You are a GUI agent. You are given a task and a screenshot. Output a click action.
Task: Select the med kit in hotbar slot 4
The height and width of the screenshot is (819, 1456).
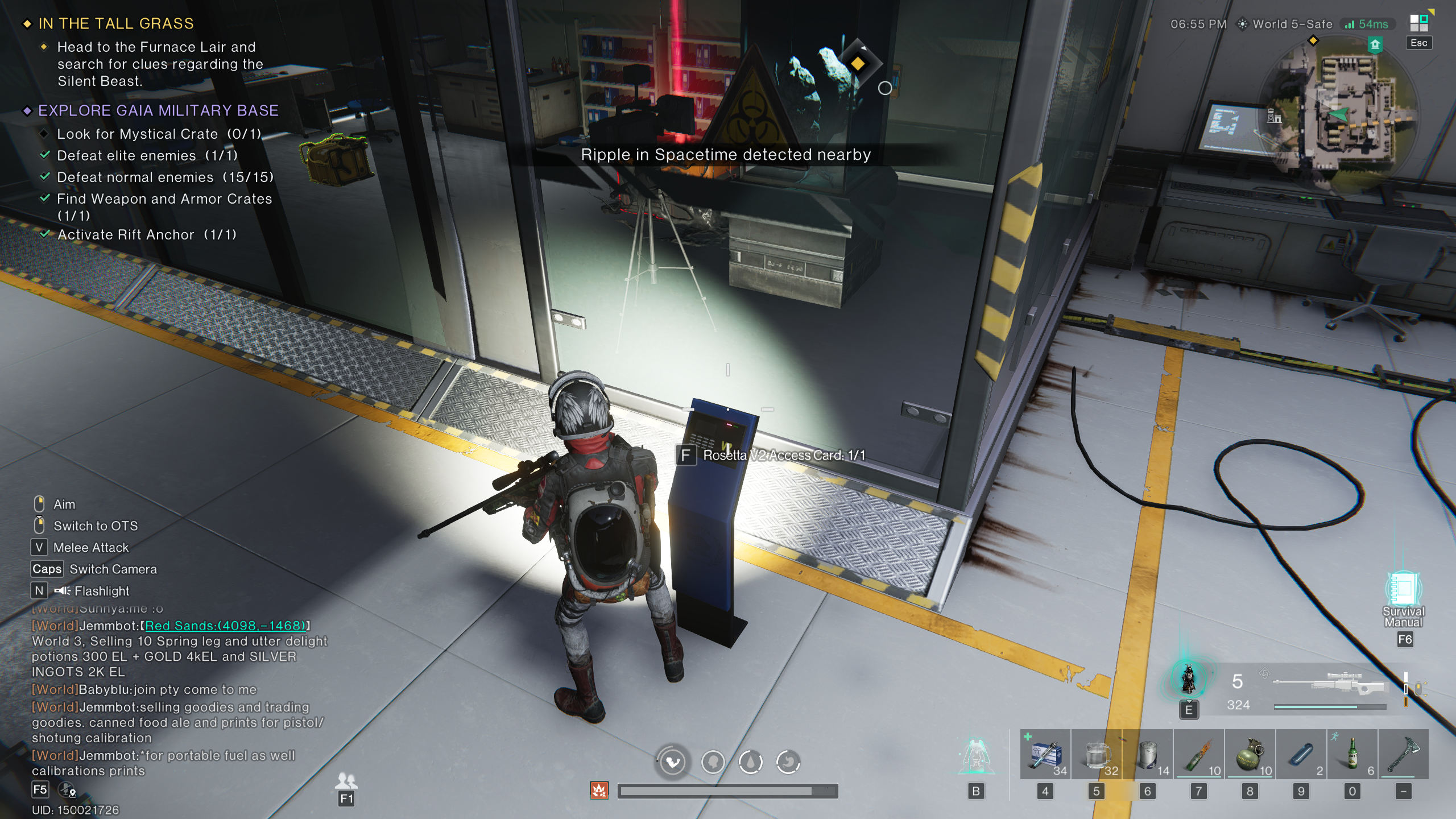(1046, 756)
